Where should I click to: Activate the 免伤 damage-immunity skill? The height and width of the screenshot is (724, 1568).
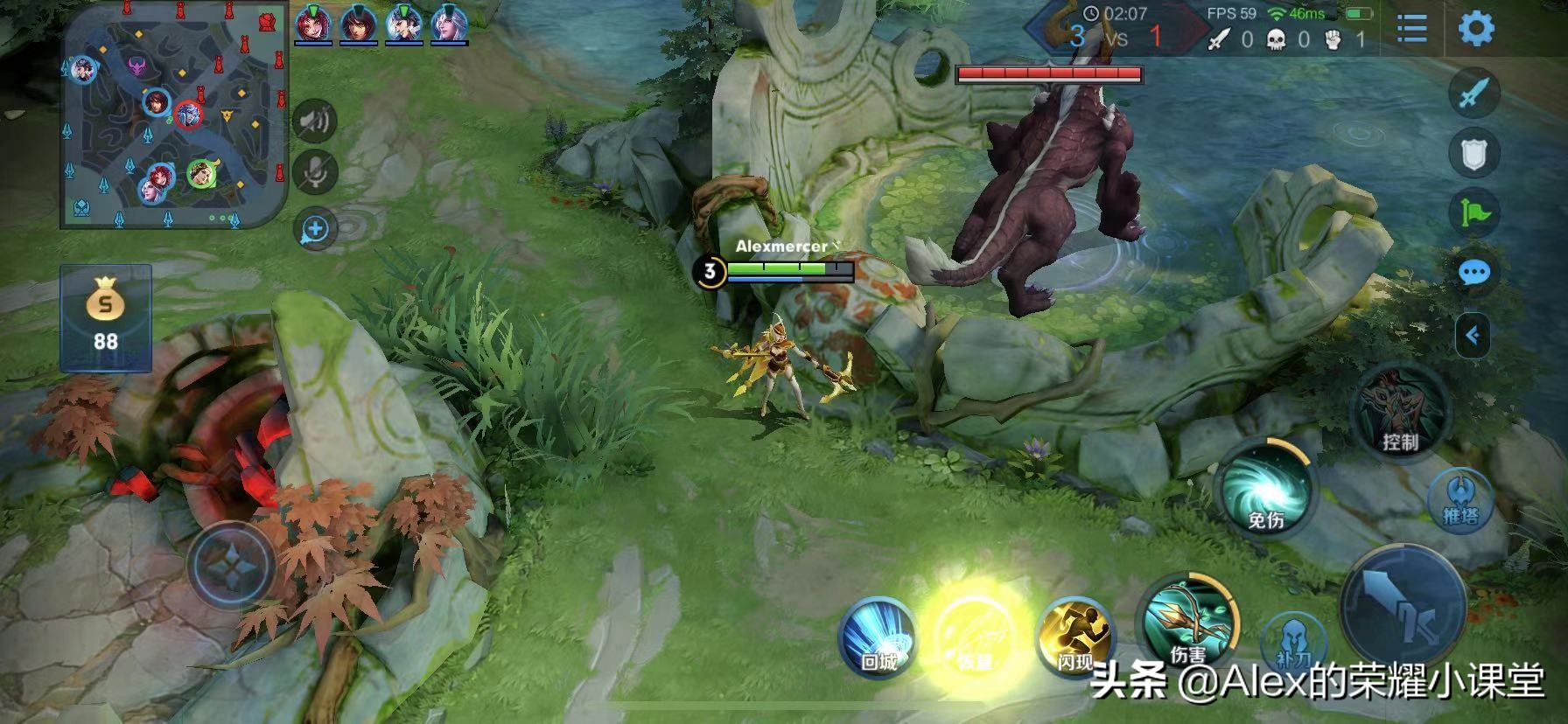pos(1265,490)
